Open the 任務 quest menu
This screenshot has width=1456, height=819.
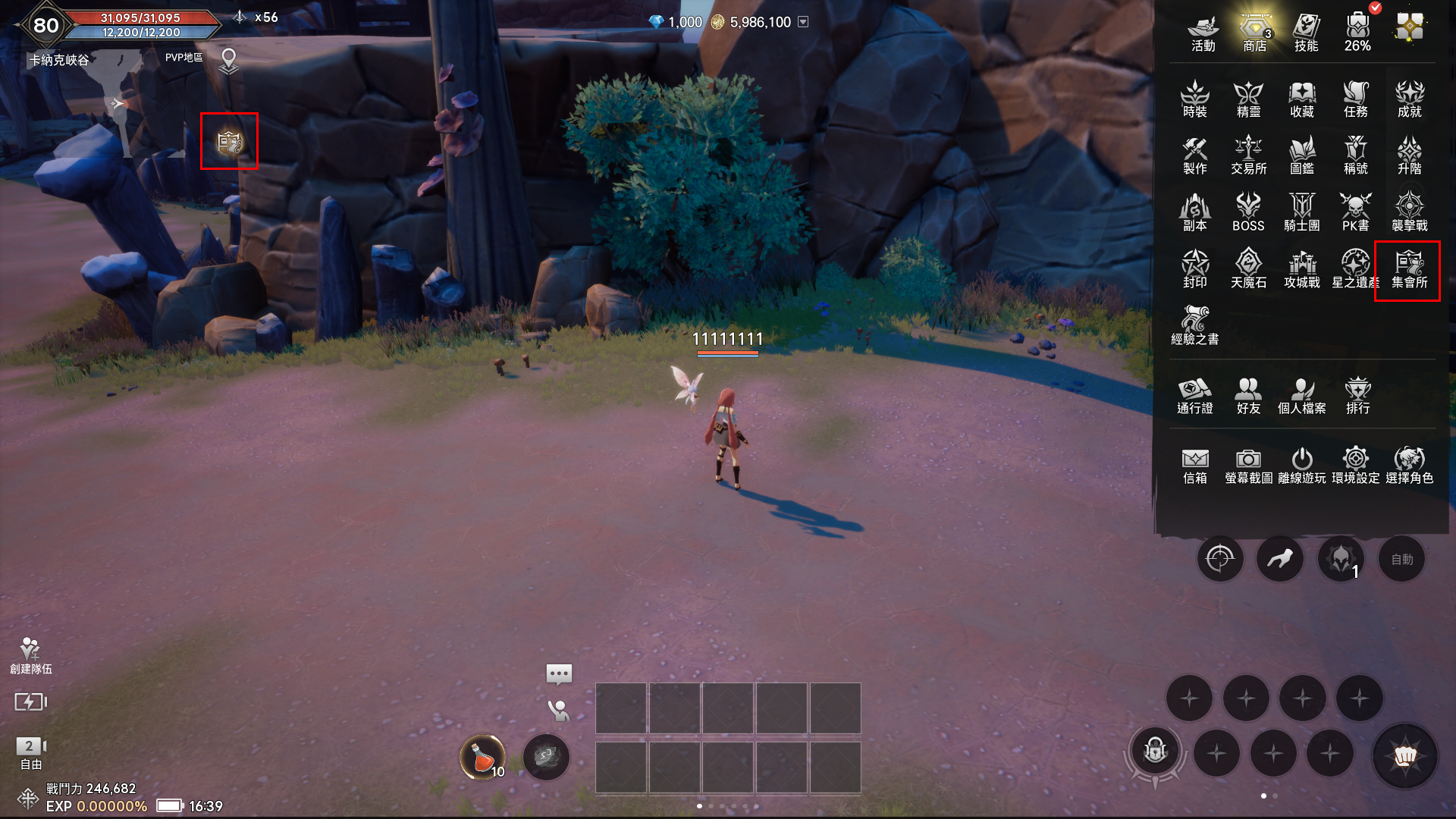(1355, 99)
